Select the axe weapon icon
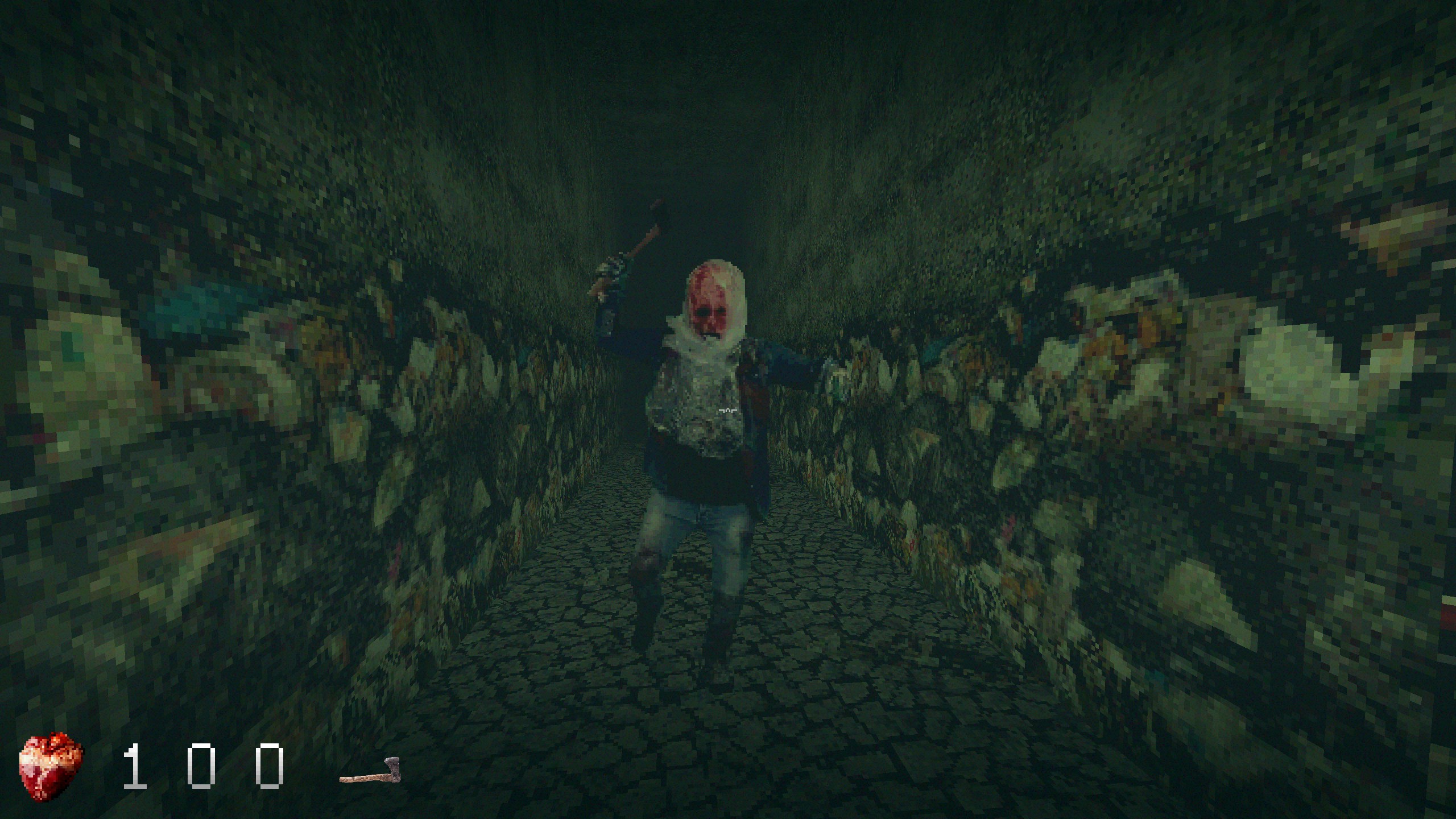Viewport: 1456px width, 819px height. coord(370,771)
